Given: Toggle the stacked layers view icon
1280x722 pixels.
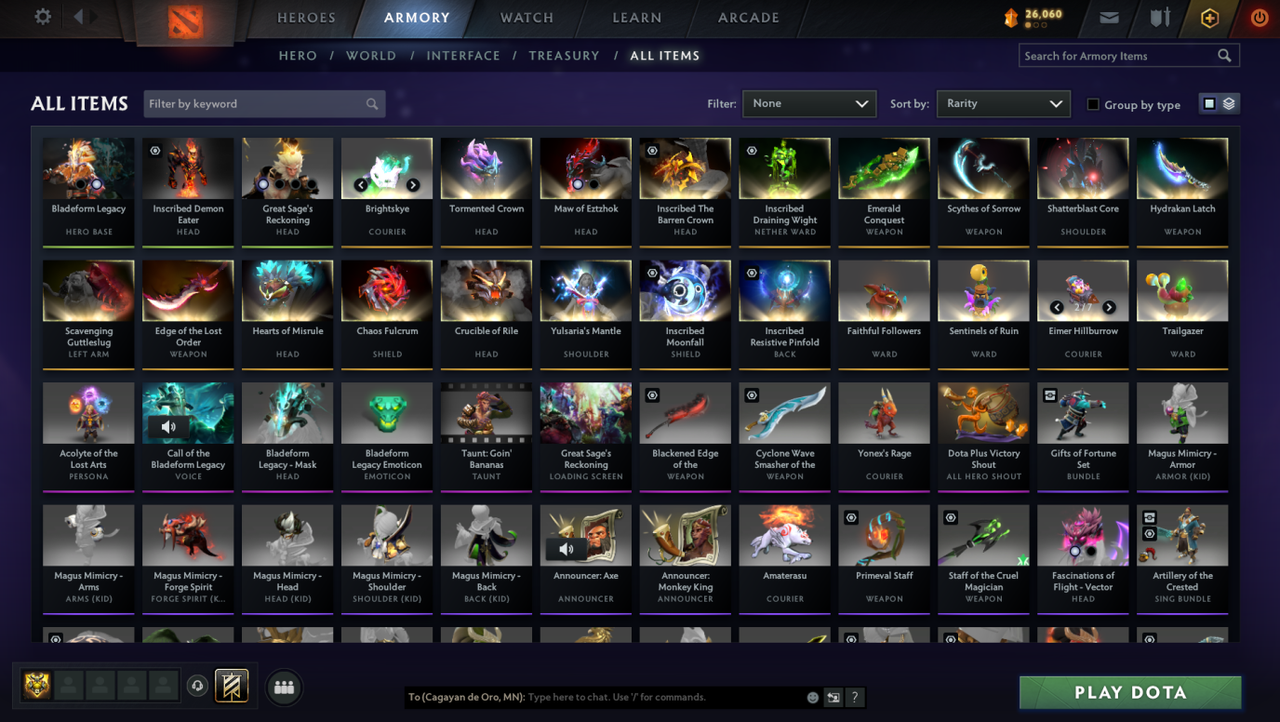Looking at the screenshot, I should click(1228, 102).
